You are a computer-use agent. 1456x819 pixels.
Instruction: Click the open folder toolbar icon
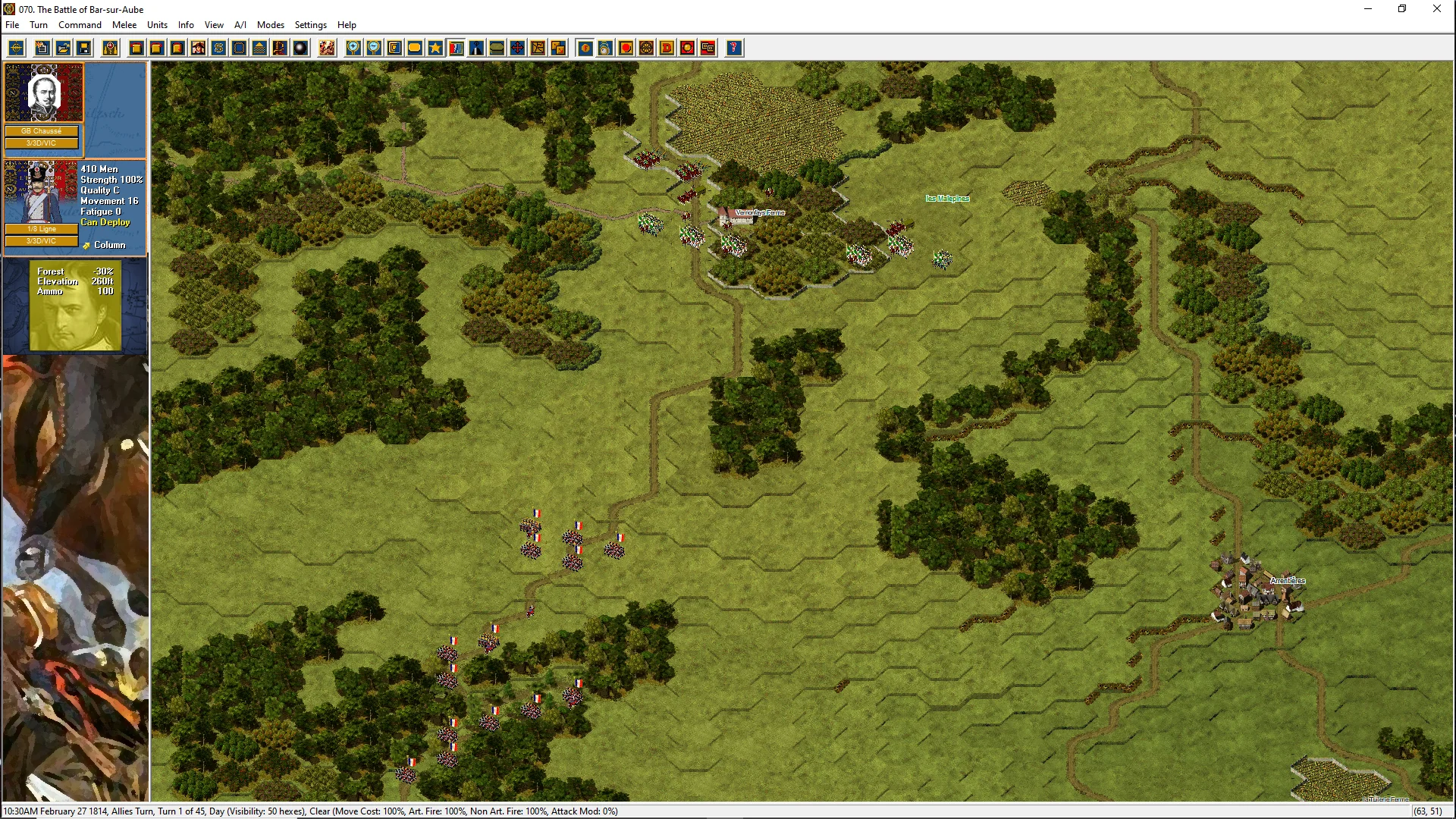click(x=64, y=49)
